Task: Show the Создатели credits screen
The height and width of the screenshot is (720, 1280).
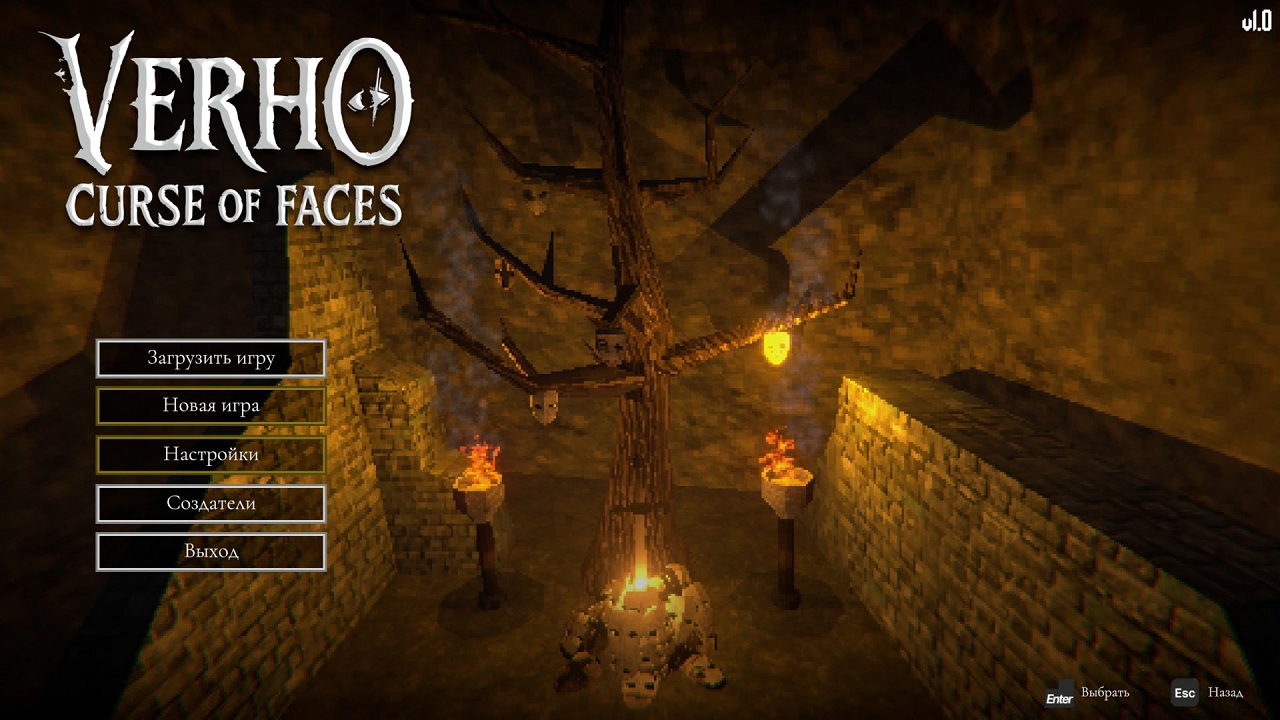Action: (211, 503)
